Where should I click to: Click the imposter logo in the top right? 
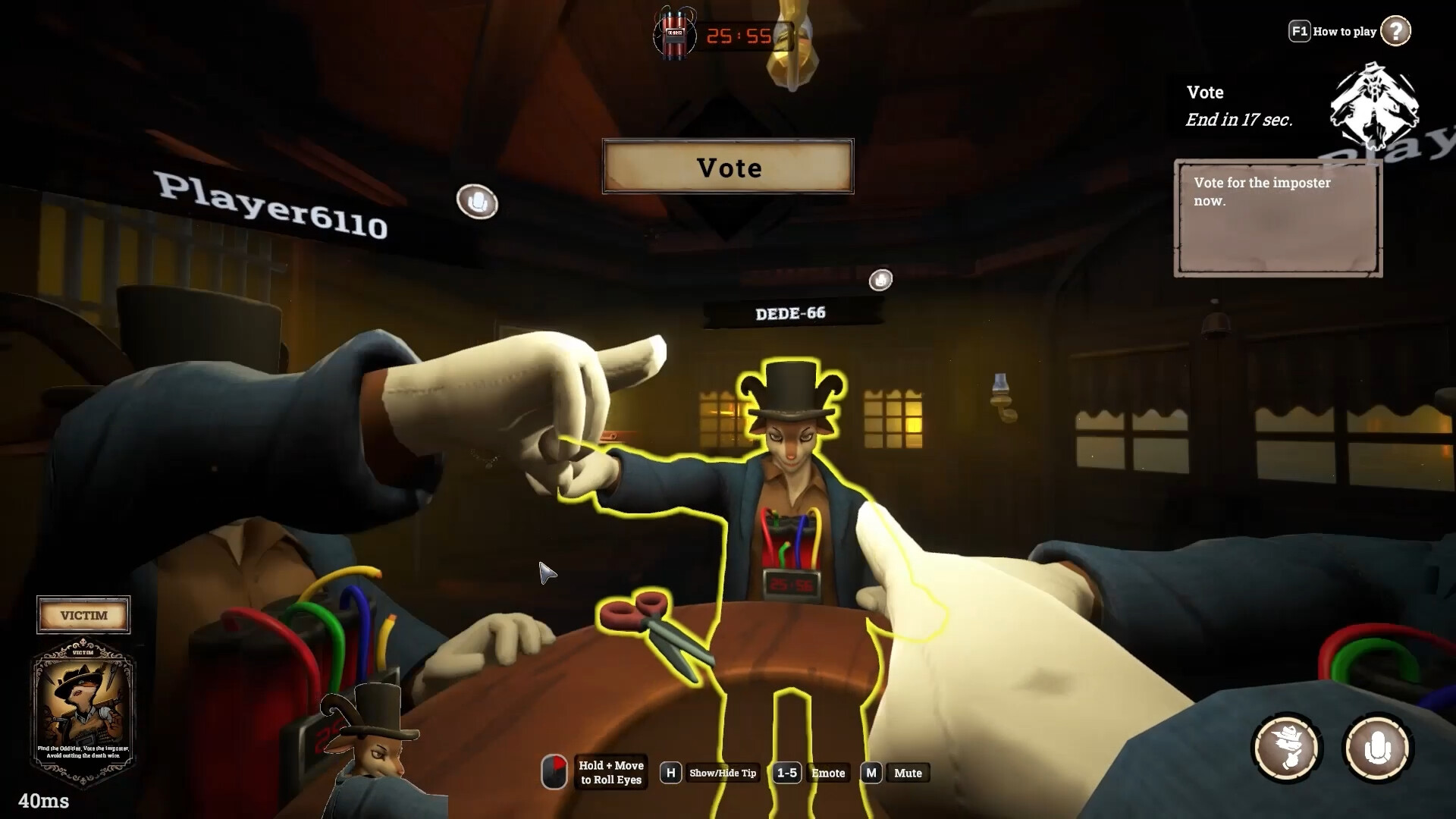tap(1374, 106)
